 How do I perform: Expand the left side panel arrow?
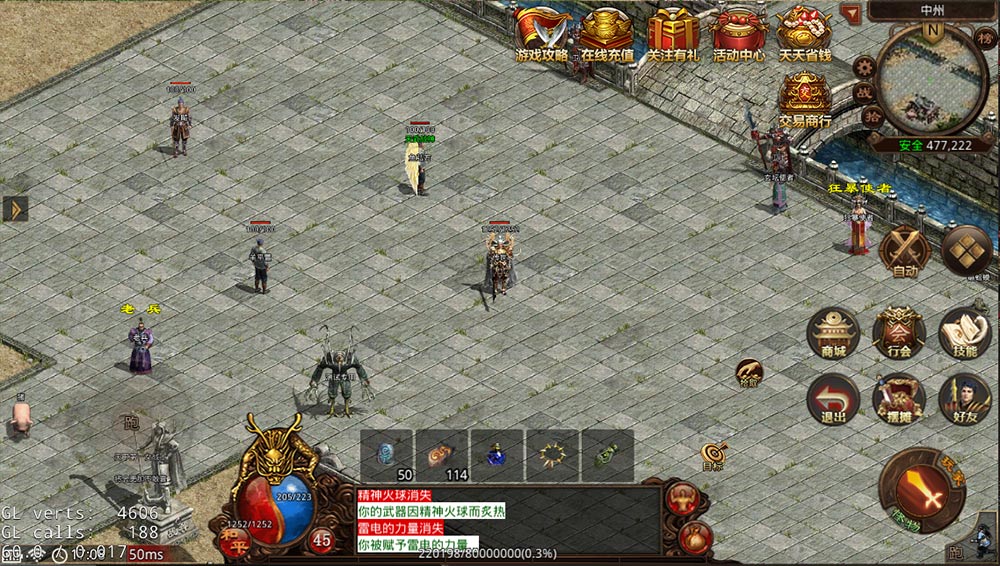pos(15,208)
